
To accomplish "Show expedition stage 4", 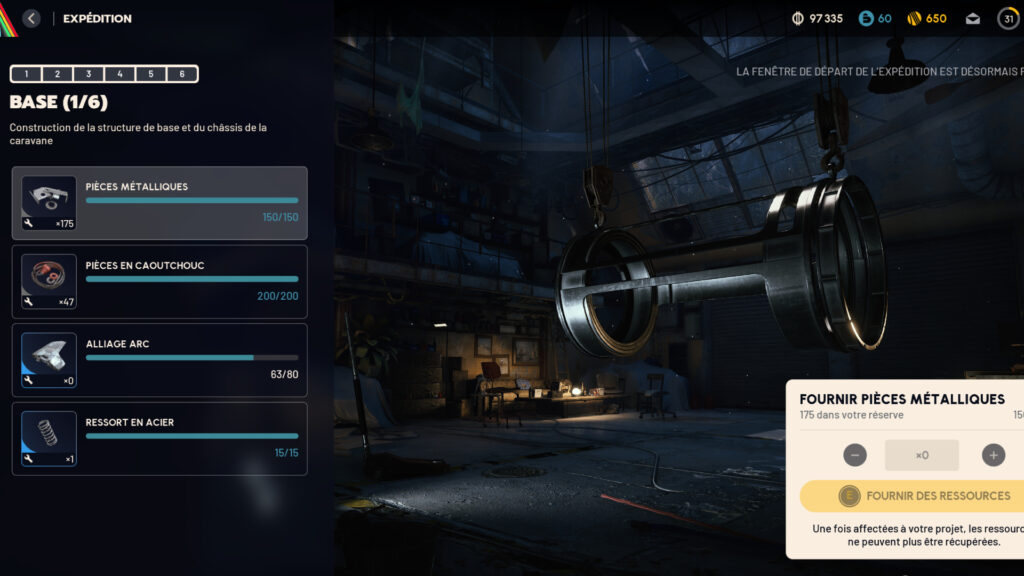I will pyautogui.click(x=120, y=74).
